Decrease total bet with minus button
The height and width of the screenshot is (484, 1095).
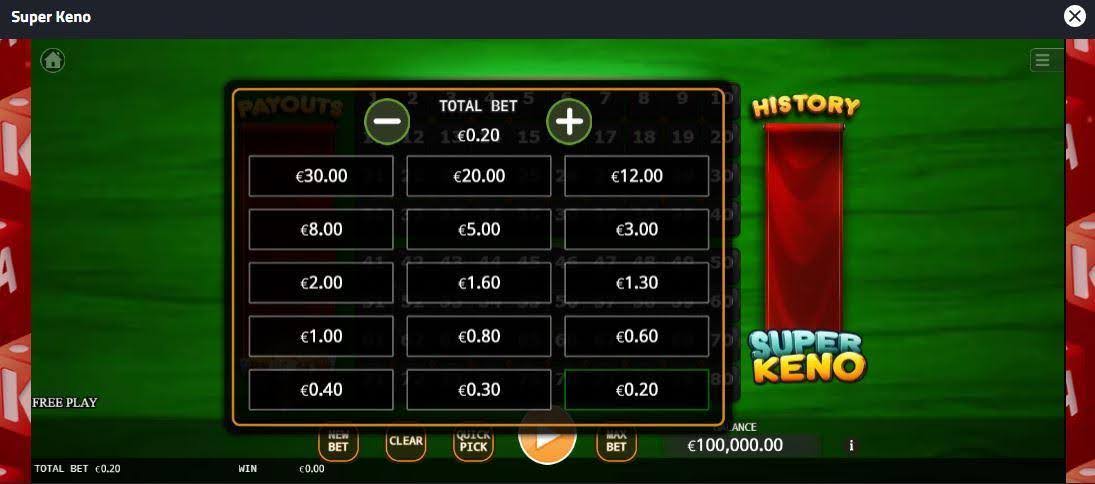[387, 121]
